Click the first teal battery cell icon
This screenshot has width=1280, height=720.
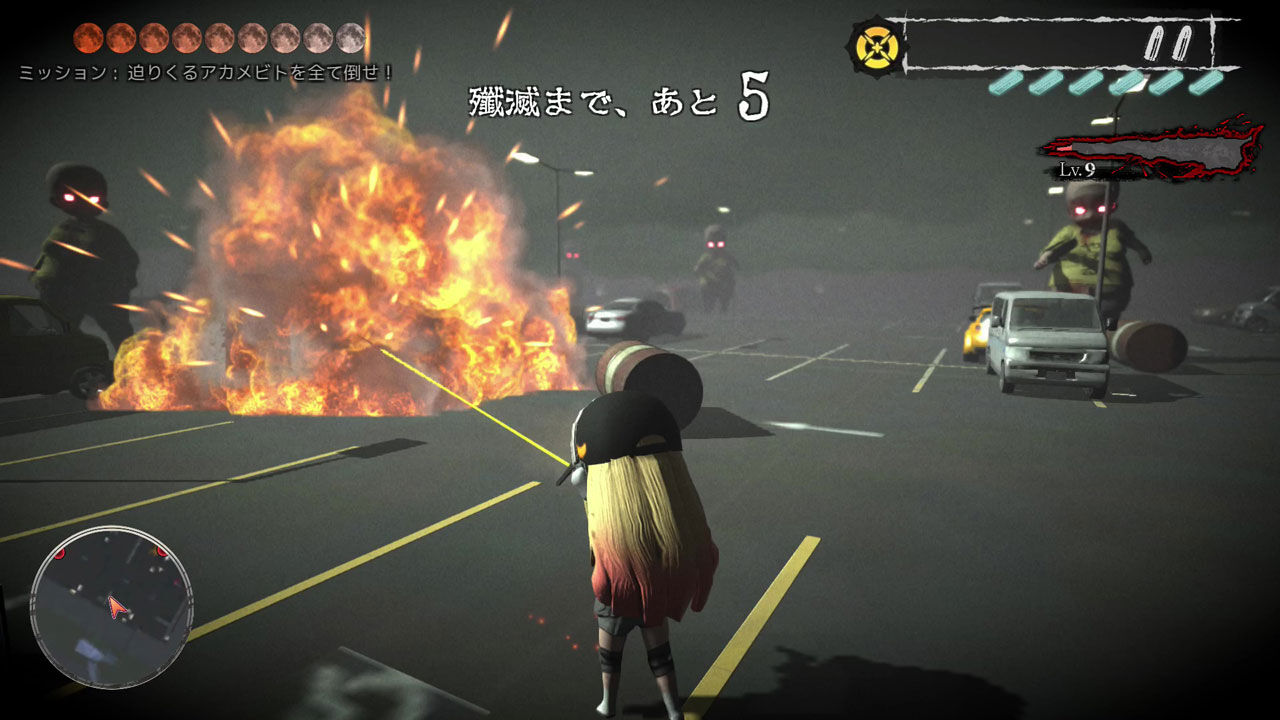[1005, 83]
